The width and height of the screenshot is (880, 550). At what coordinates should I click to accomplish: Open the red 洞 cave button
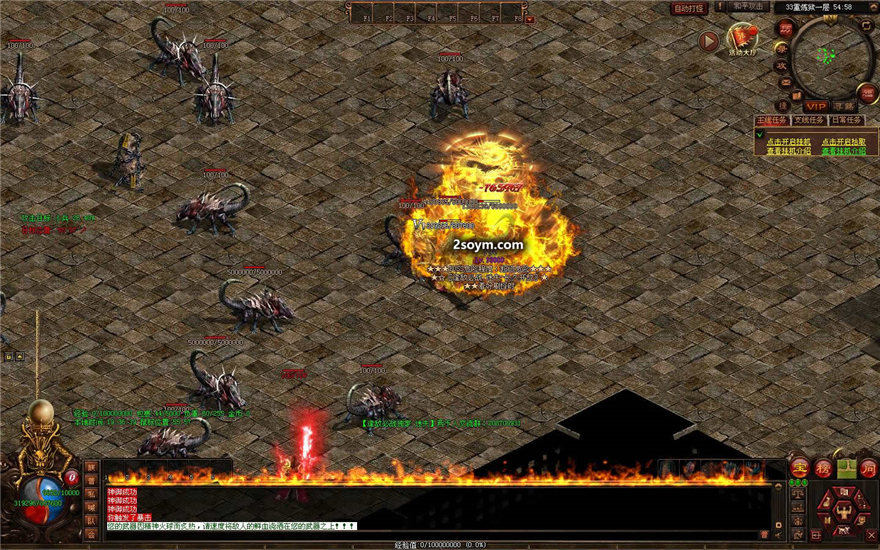867,467
